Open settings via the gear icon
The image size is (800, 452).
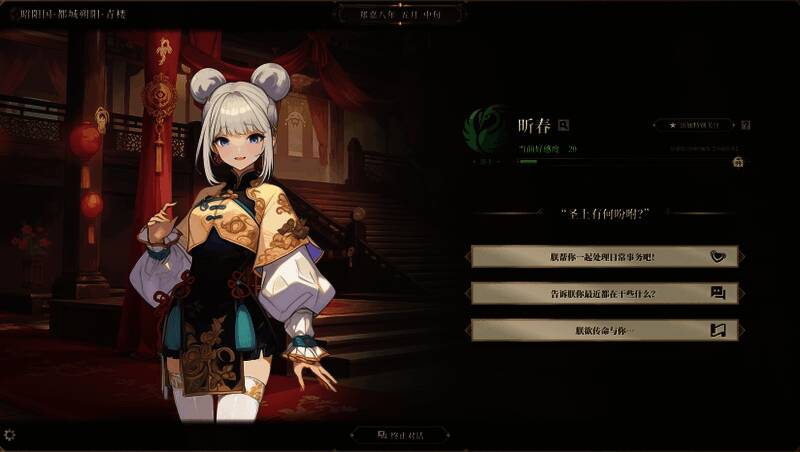pos(10,435)
